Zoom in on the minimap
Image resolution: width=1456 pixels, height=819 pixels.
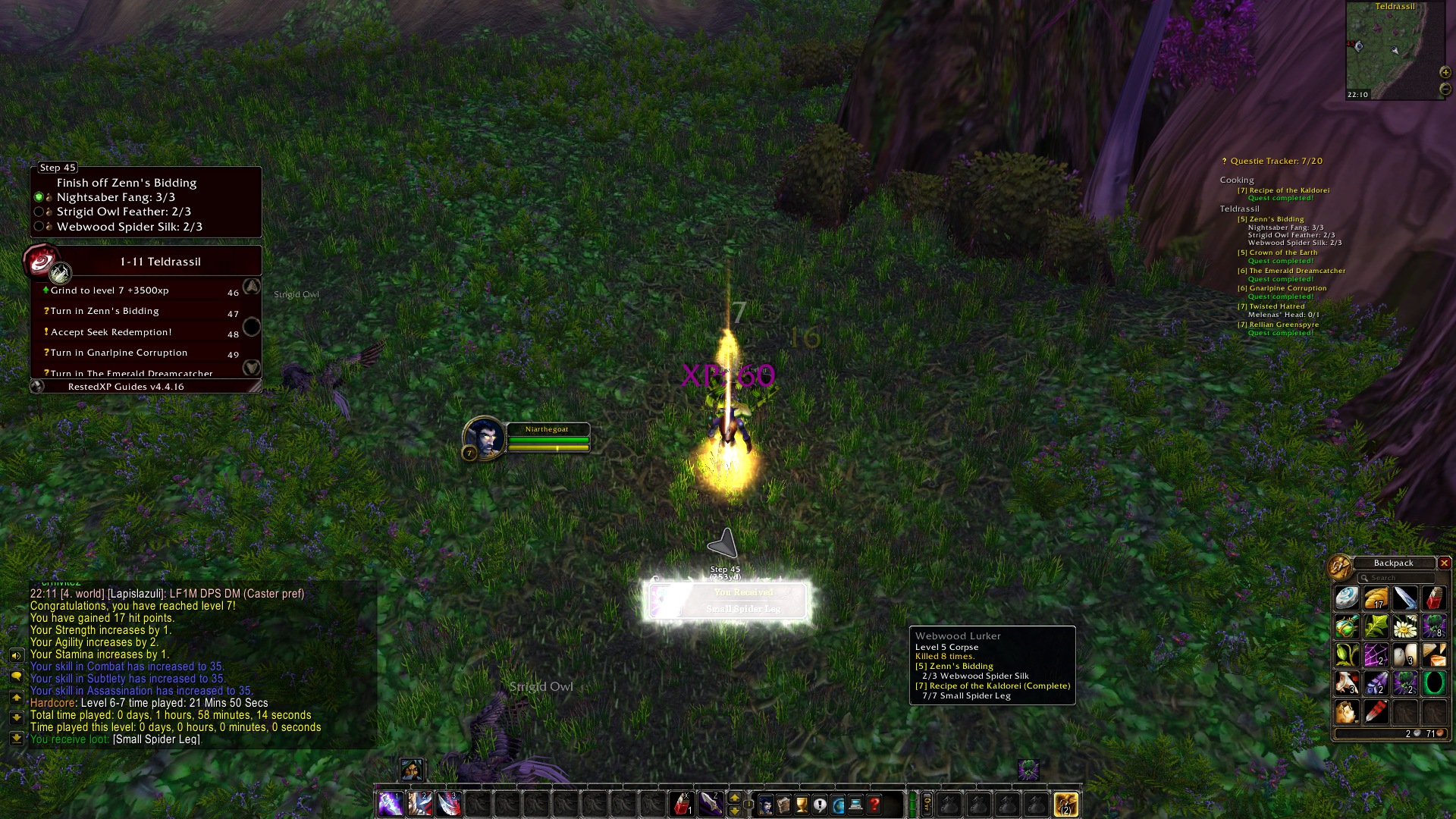tap(1445, 72)
